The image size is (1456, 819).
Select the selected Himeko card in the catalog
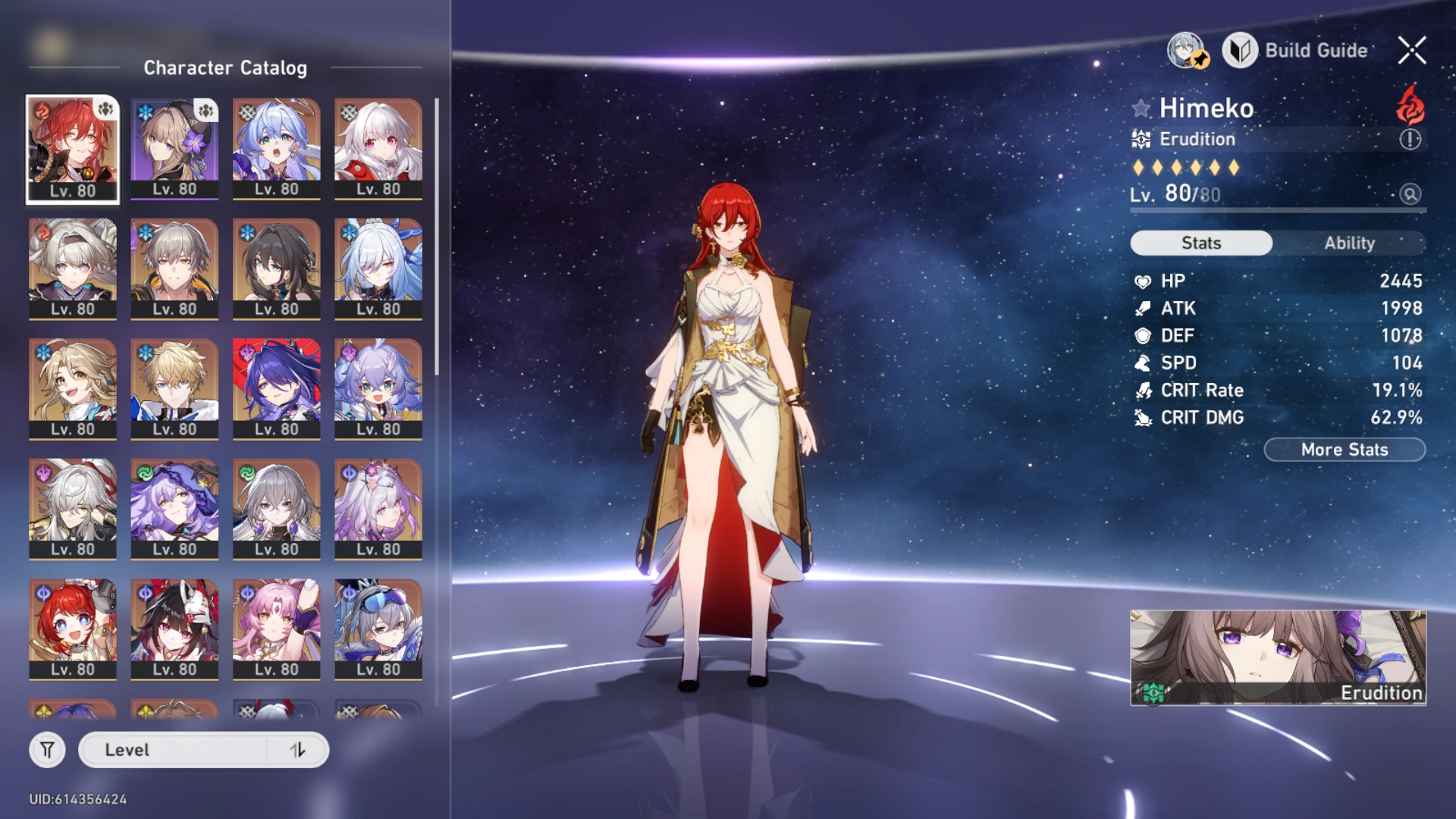[72, 148]
